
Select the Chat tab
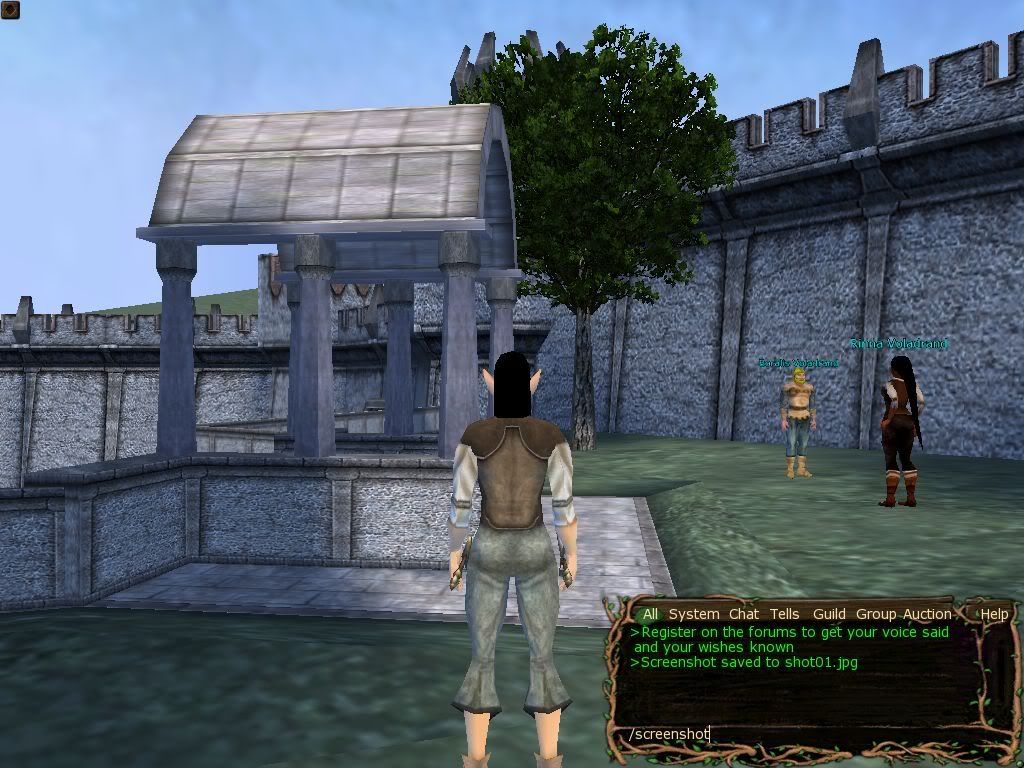pyautogui.click(x=743, y=614)
